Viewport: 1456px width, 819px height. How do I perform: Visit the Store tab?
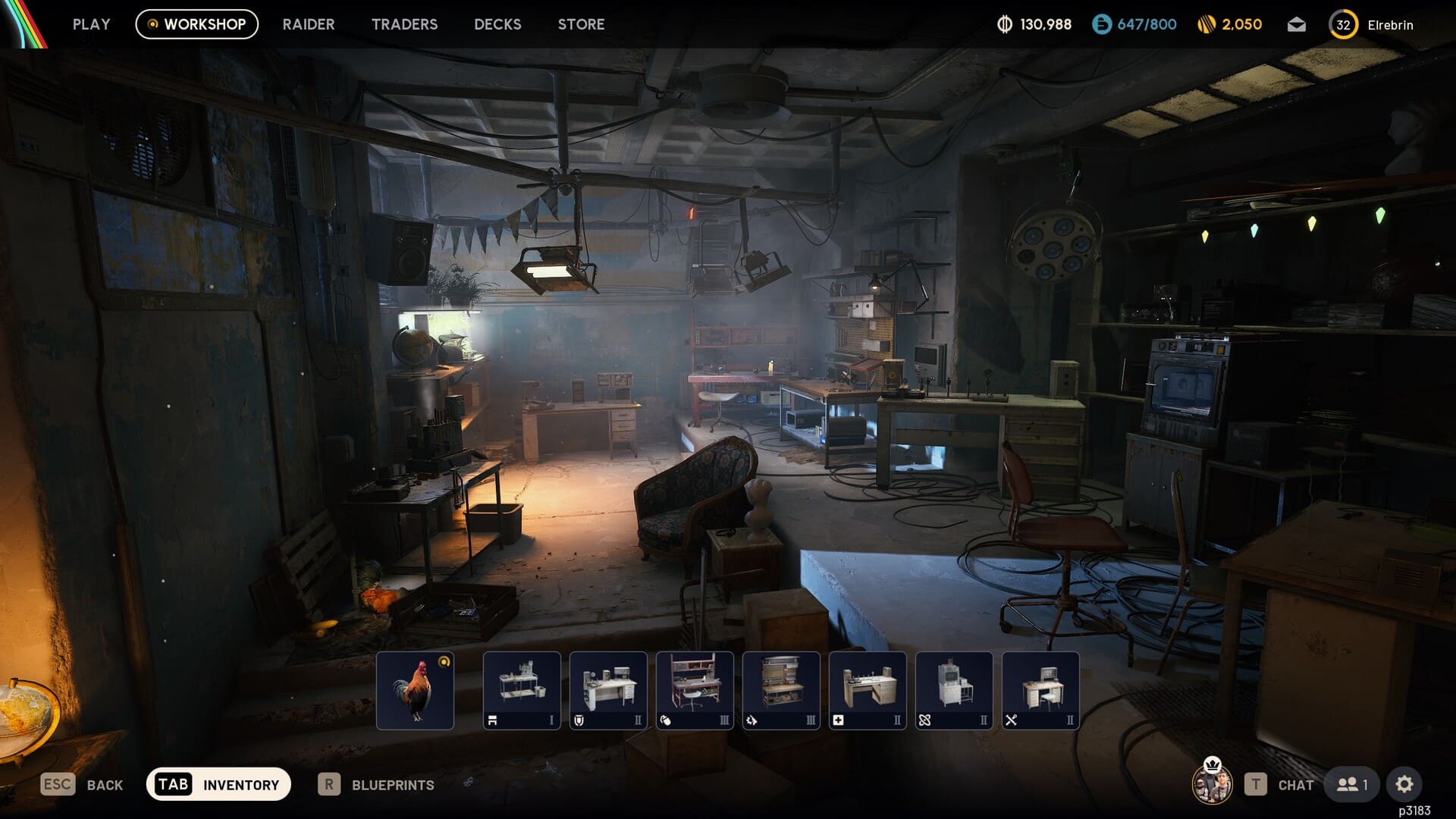click(581, 24)
